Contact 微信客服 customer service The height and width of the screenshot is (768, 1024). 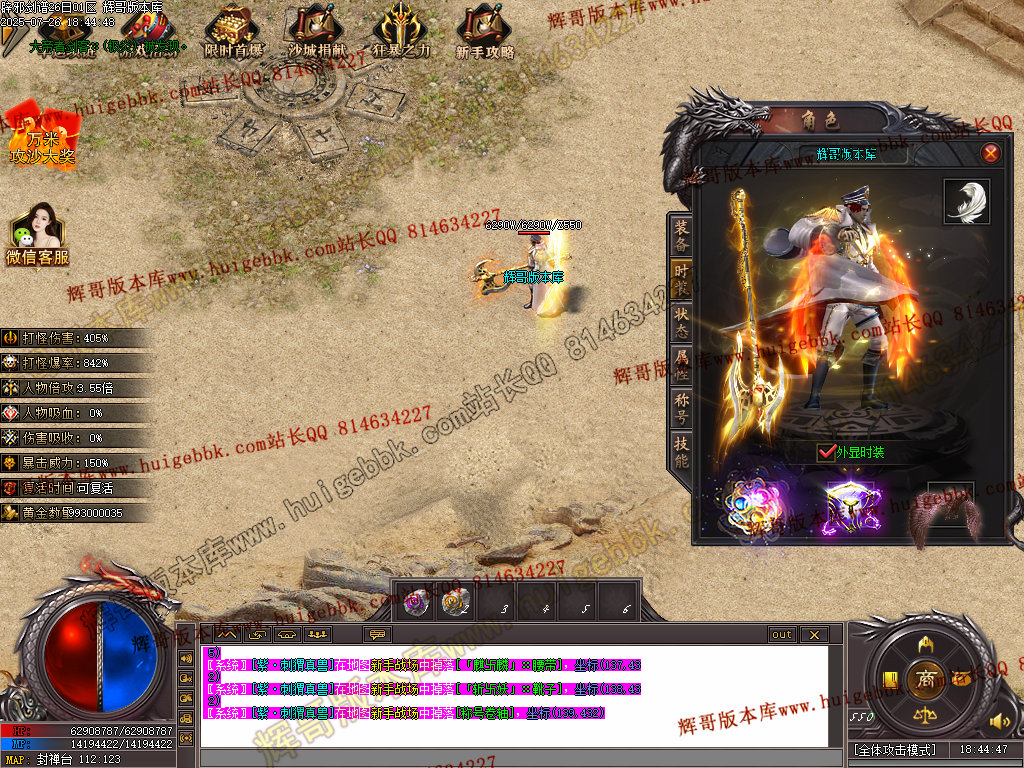click(38, 236)
